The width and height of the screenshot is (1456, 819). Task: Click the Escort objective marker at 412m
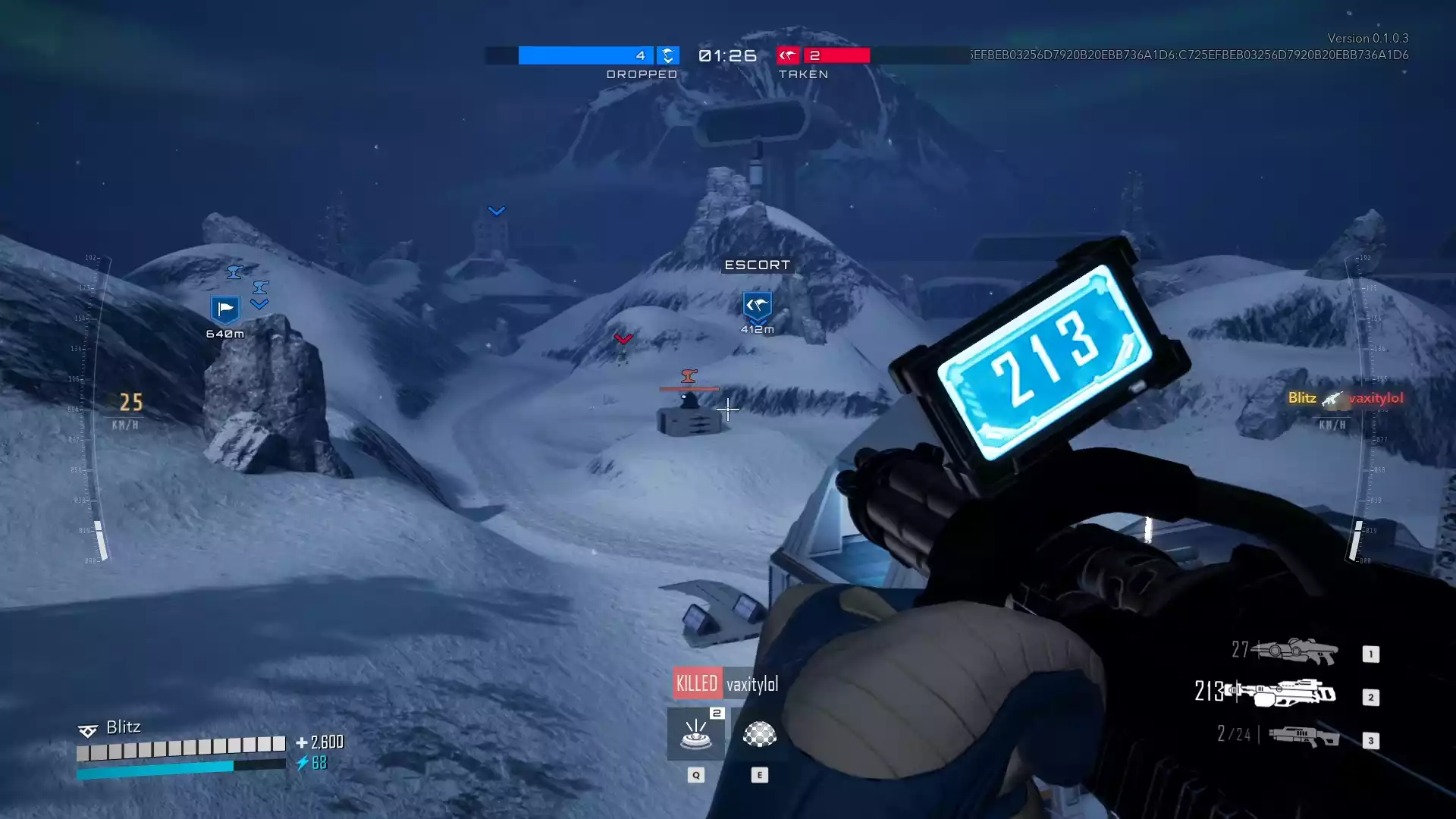tap(757, 306)
